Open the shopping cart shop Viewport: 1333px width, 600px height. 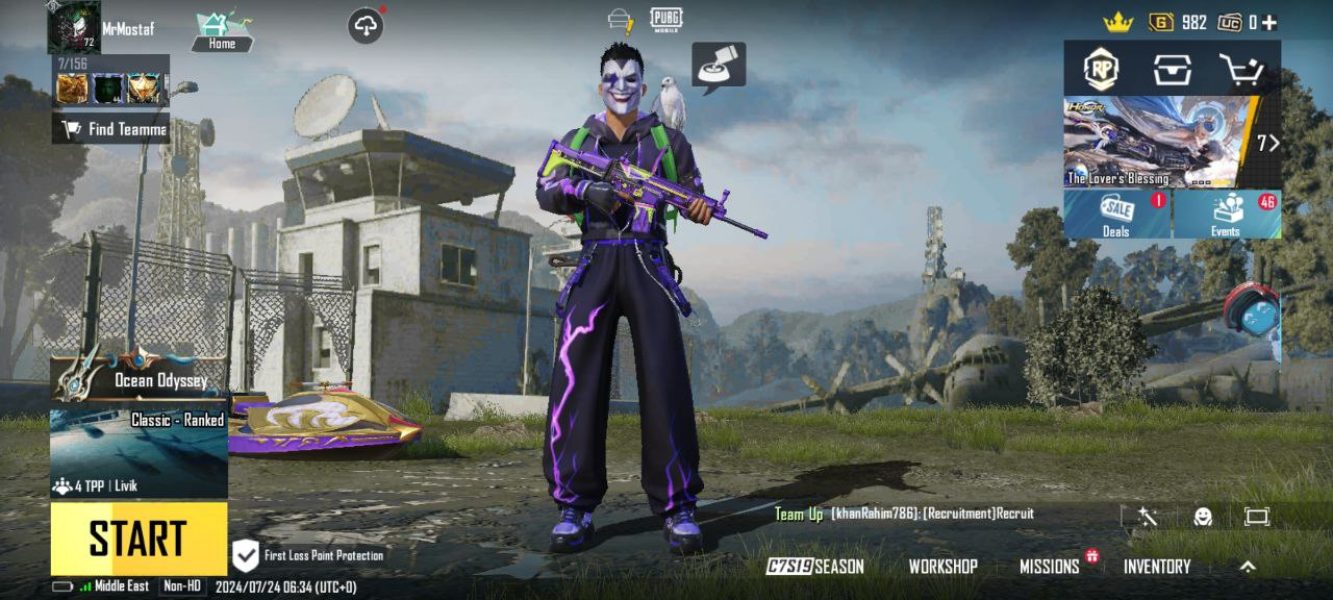tap(1242, 69)
